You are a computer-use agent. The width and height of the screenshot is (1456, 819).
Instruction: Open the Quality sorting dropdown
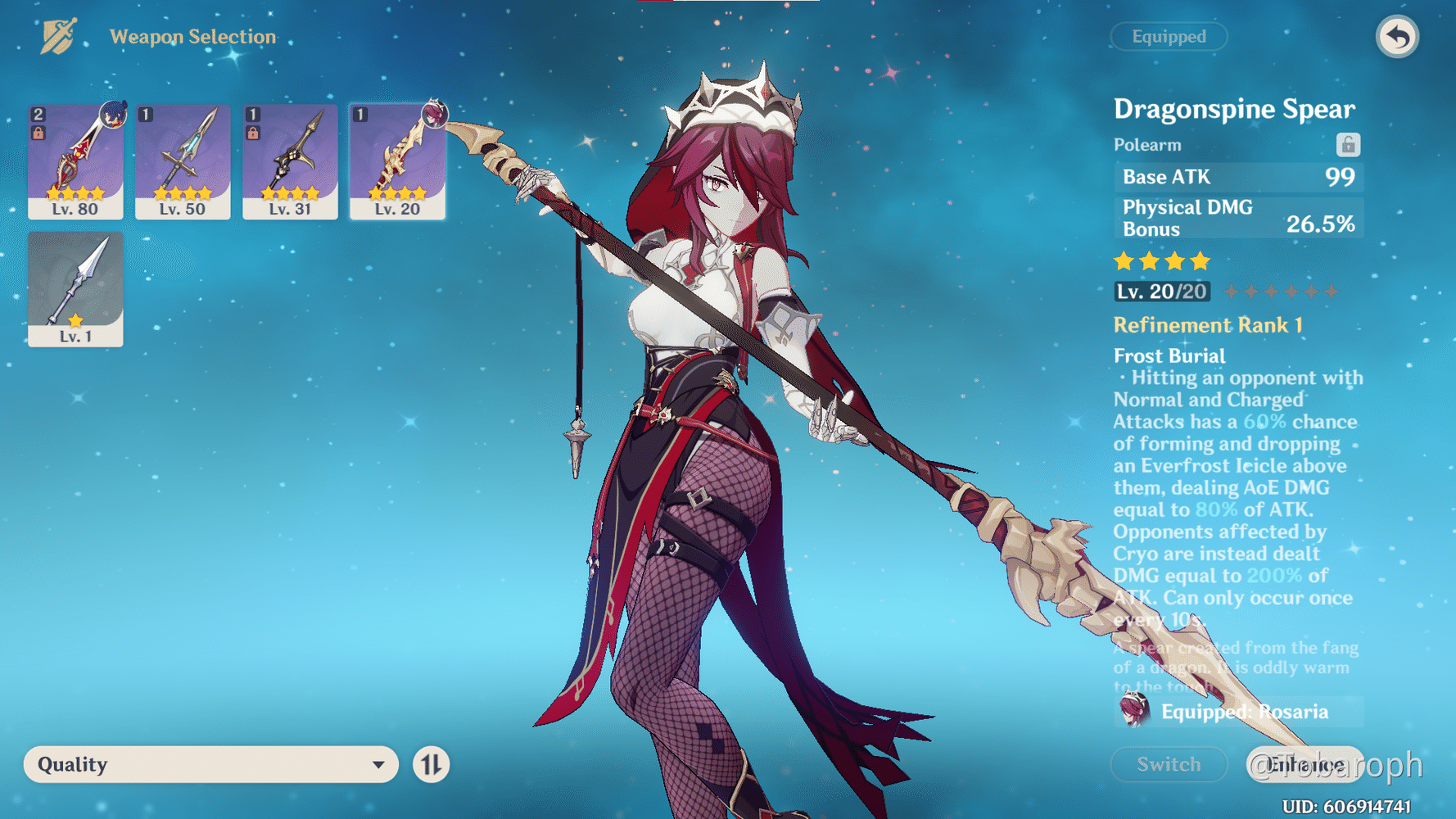point(211,764)
